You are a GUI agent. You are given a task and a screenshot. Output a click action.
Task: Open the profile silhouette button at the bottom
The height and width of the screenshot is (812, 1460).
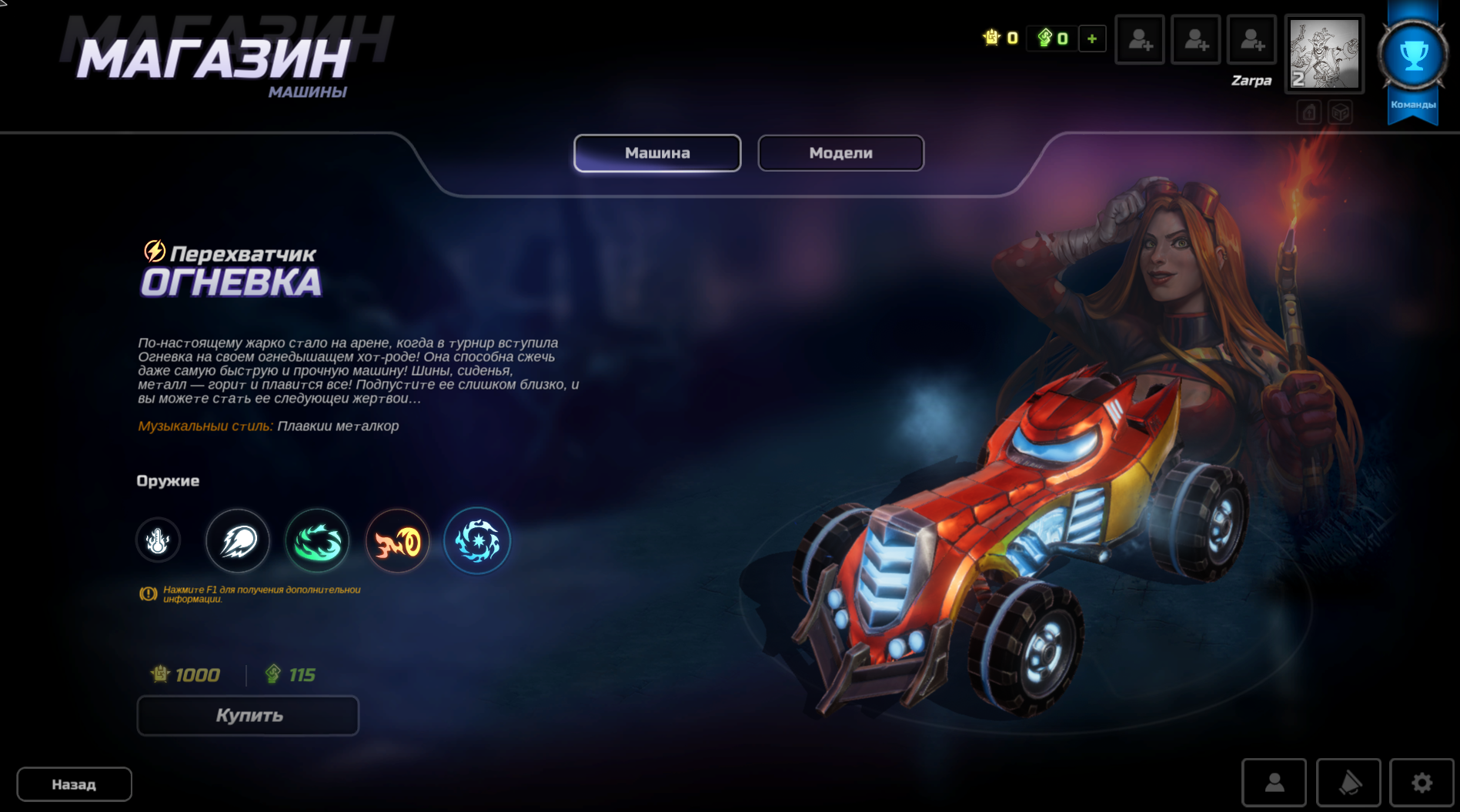(1274, 783)
